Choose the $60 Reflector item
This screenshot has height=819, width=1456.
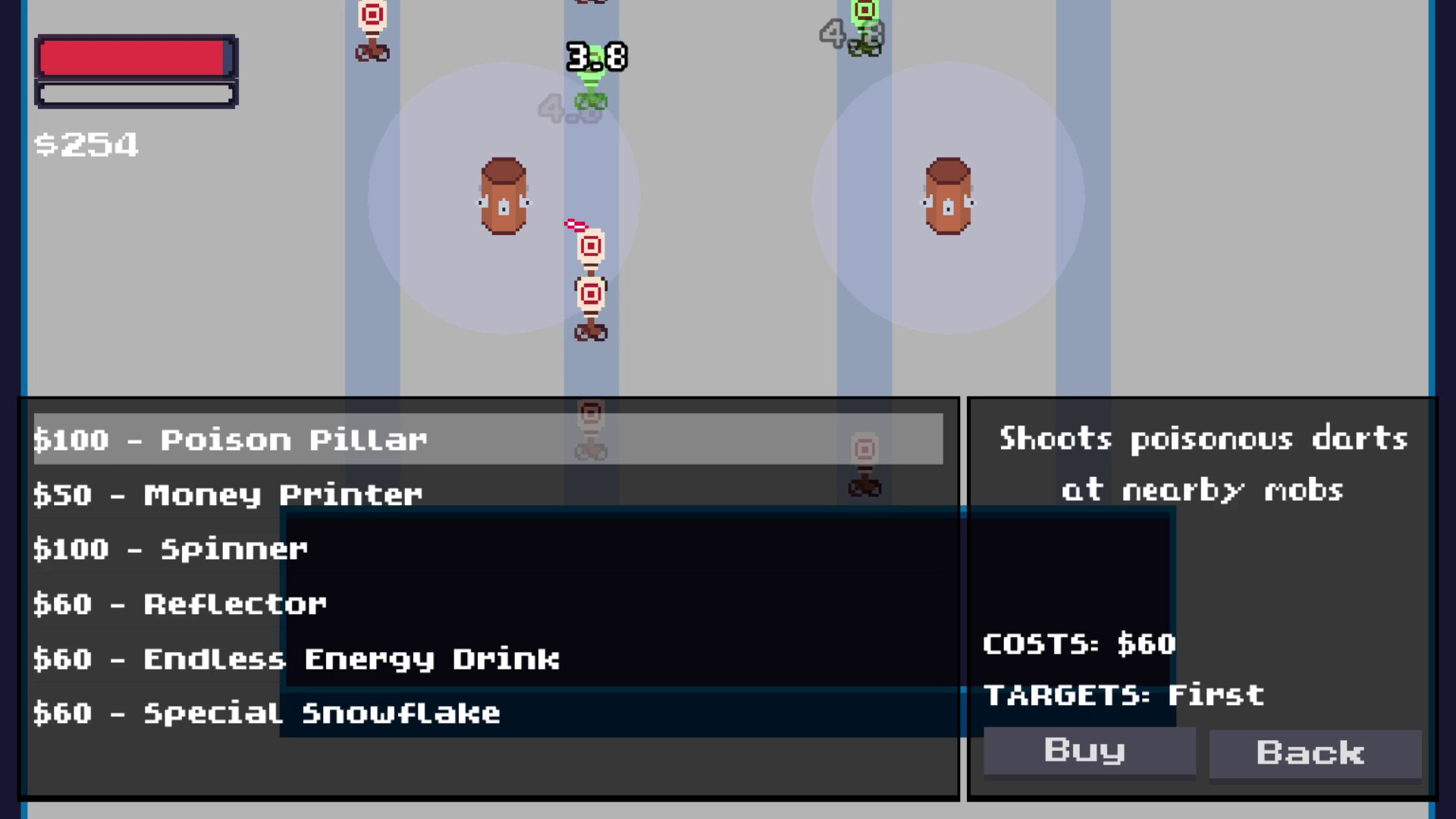point(180,603)
